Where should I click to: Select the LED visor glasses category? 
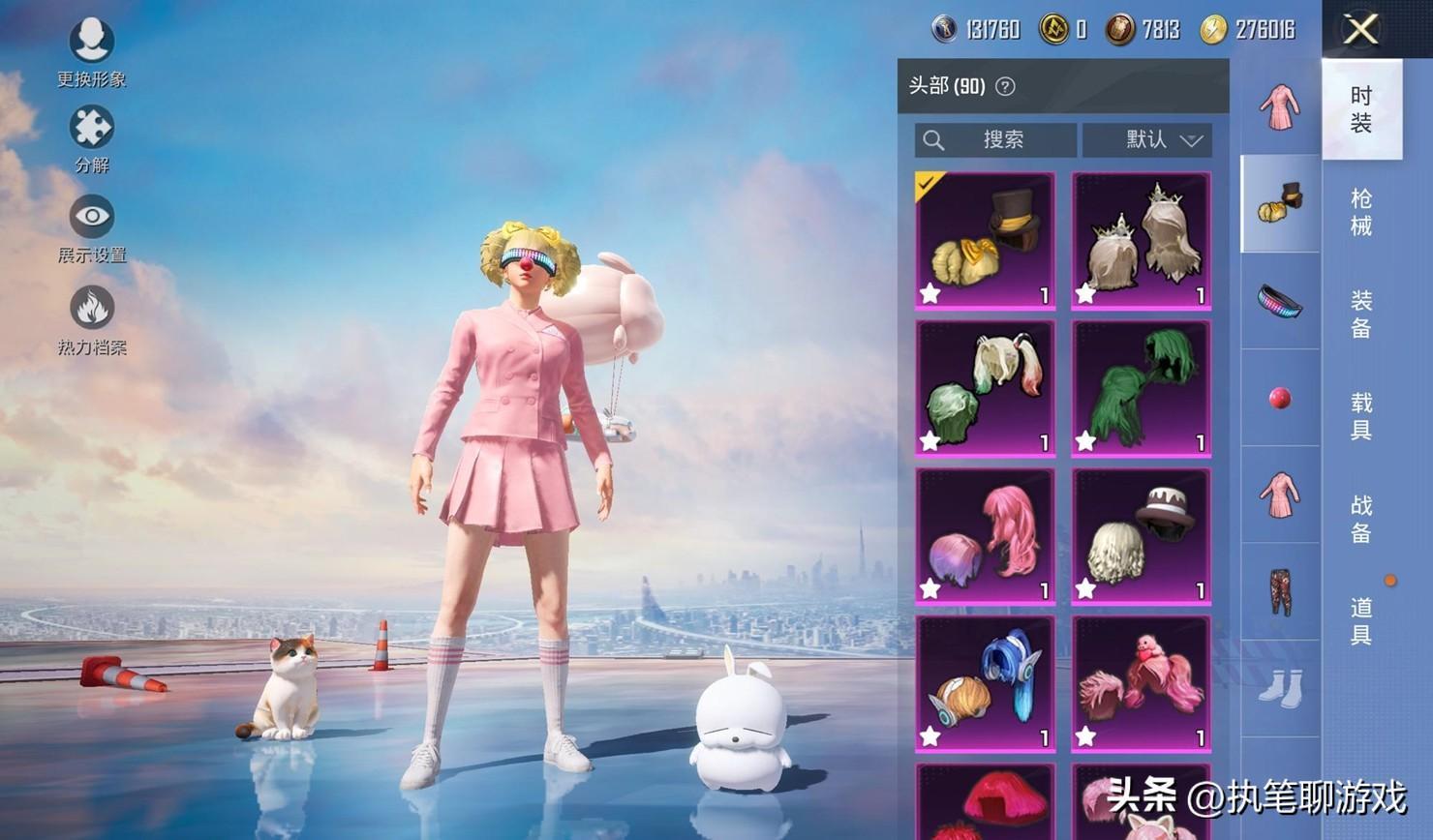pos(1280,301)
